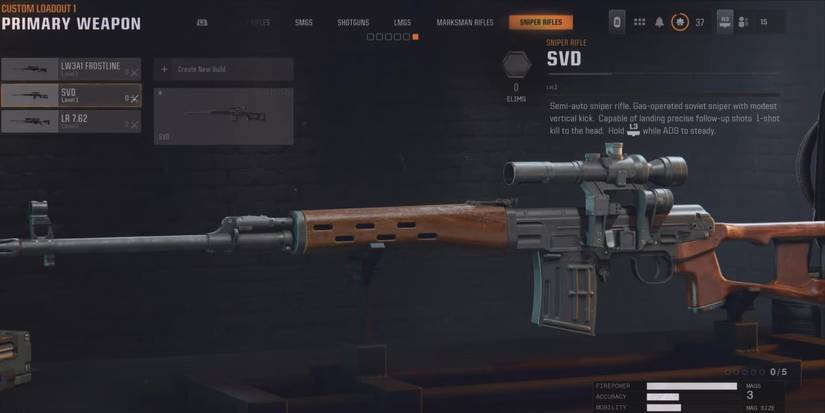Select the Sniper Rifles tab
Viewport: 825px width, 413px height.
pyautogui.click(x=540, y=22)
